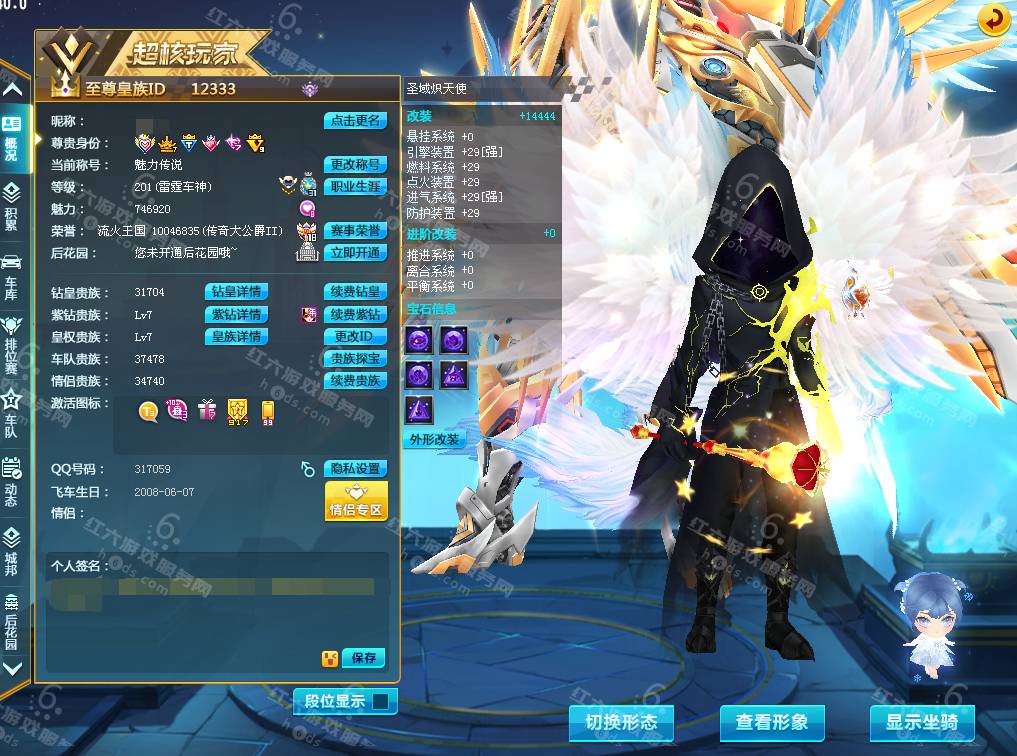The width and height of the screenshot is (1017, 756).
Task: Enter the 情侣专区 couples zone
Action: coord(356,501)
